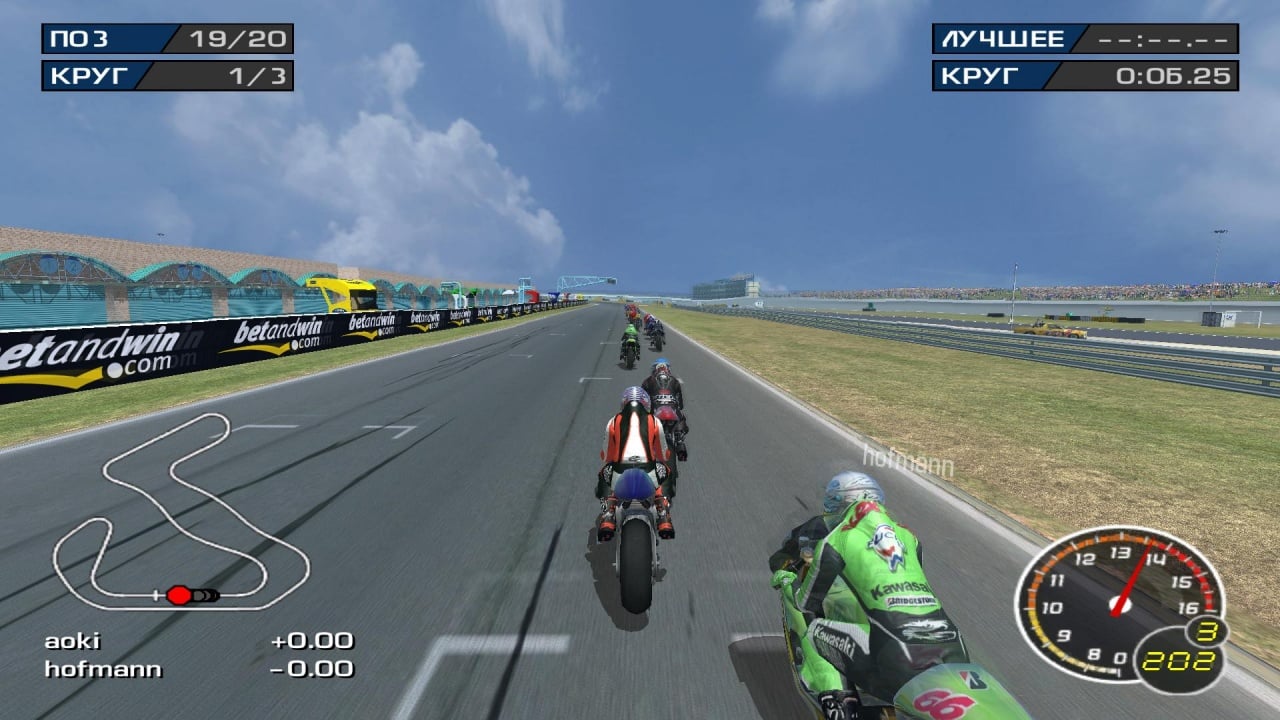Choose the hofmann row in the gap list
1280x720 pixels.
coord(198,669)
